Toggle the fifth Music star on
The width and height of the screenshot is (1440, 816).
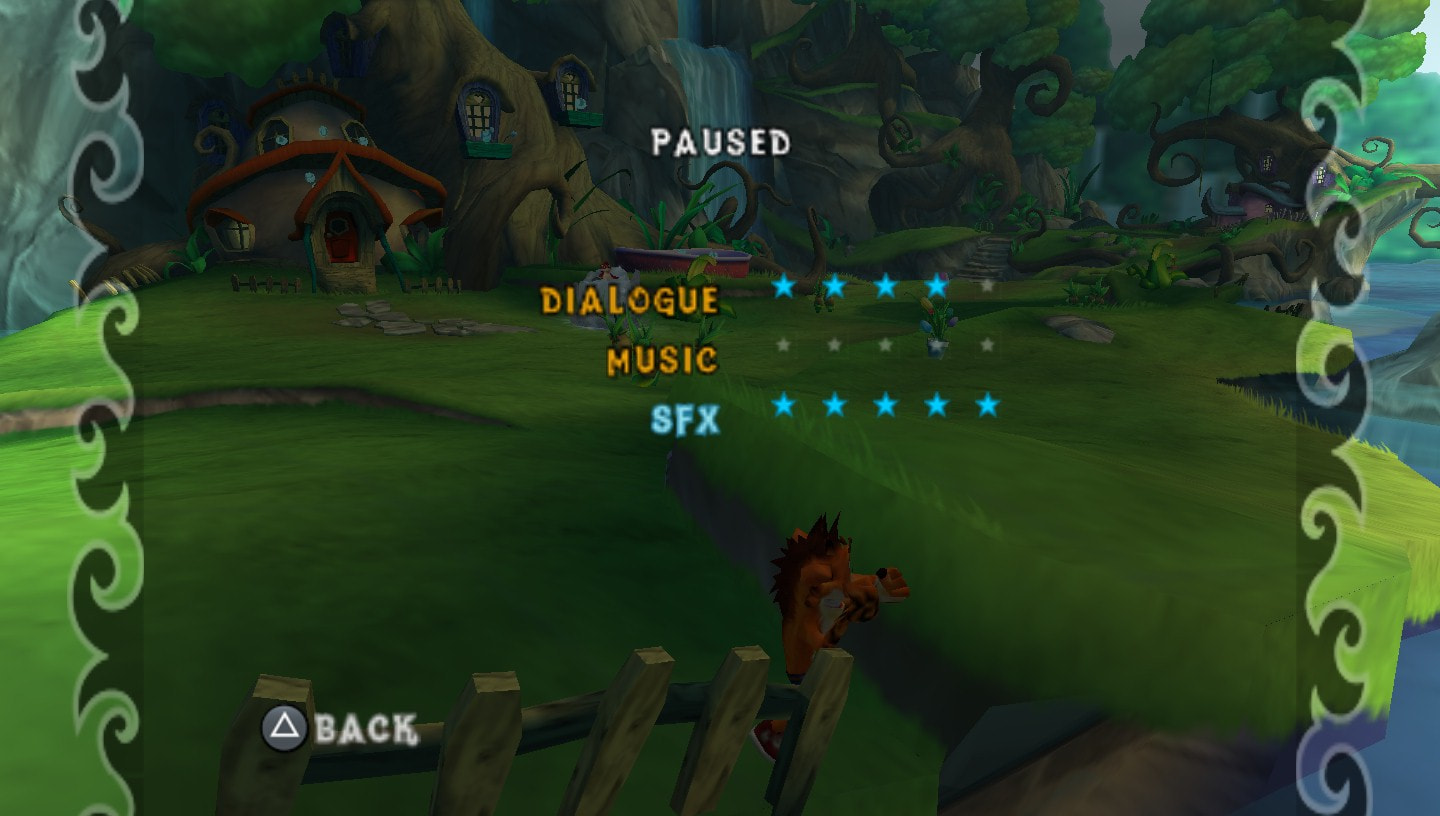pyautogui.click(x=987, y=344)
